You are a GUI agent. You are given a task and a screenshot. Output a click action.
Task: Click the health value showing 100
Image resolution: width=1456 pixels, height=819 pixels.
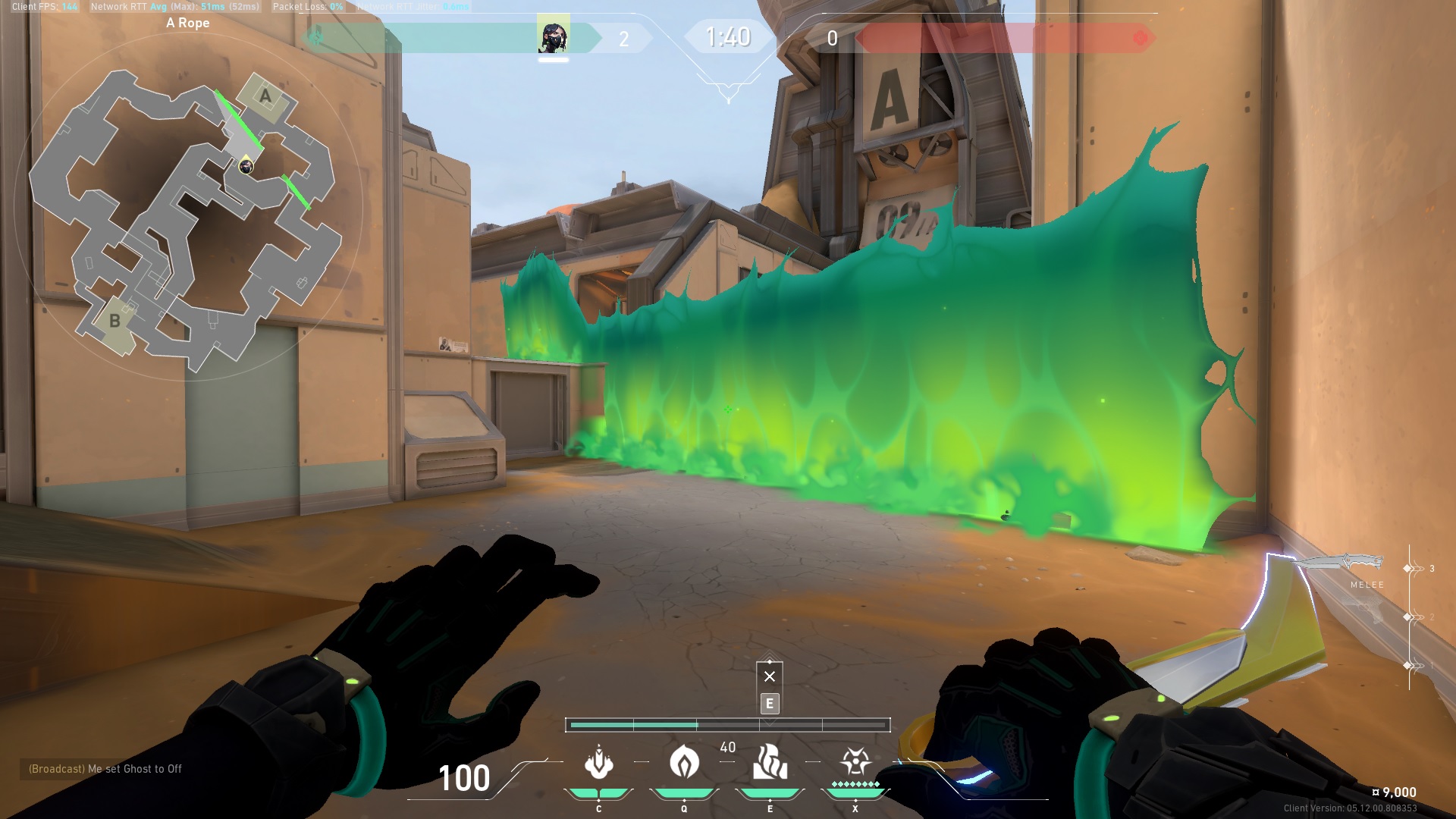click(463, 777)
